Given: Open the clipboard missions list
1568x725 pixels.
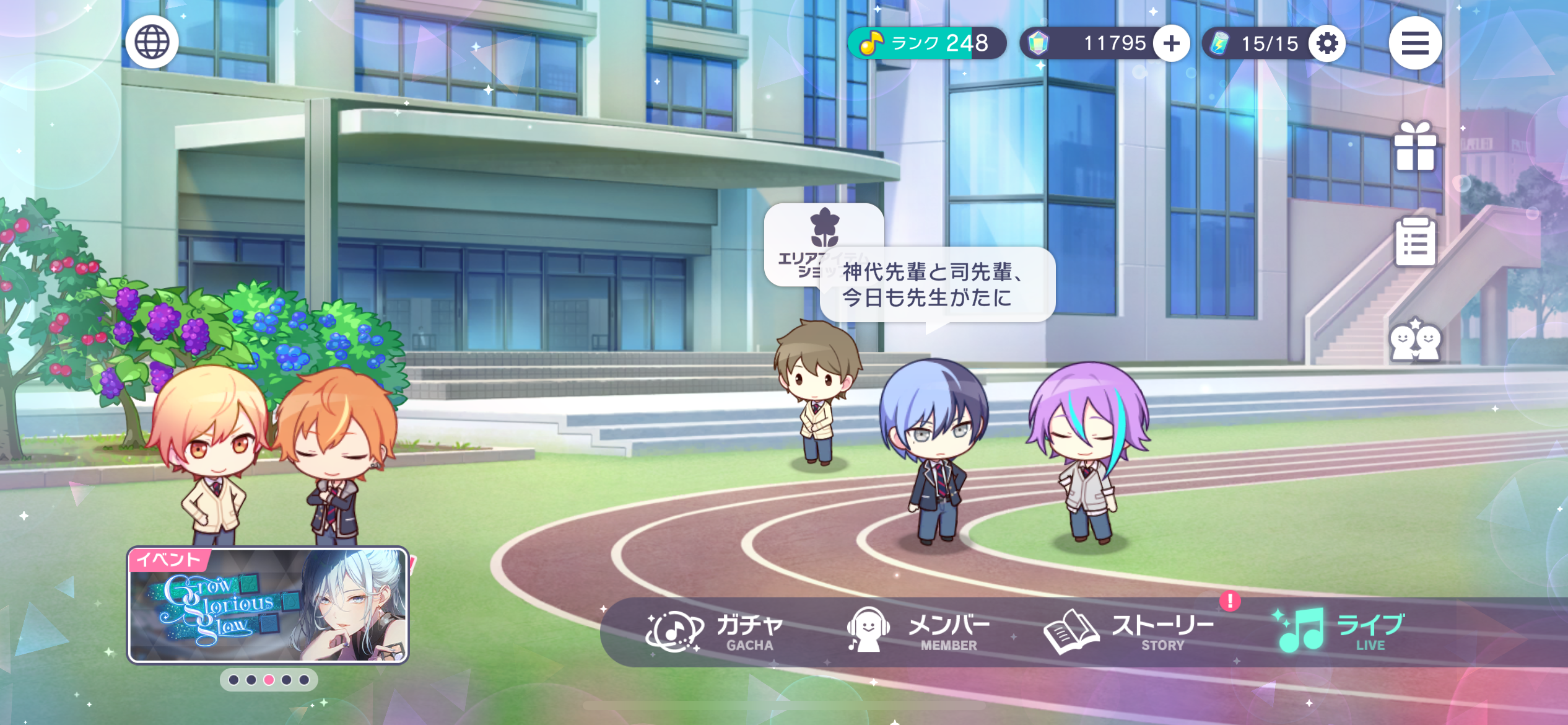Looking at the screenshot, I should pos(1414,242).
